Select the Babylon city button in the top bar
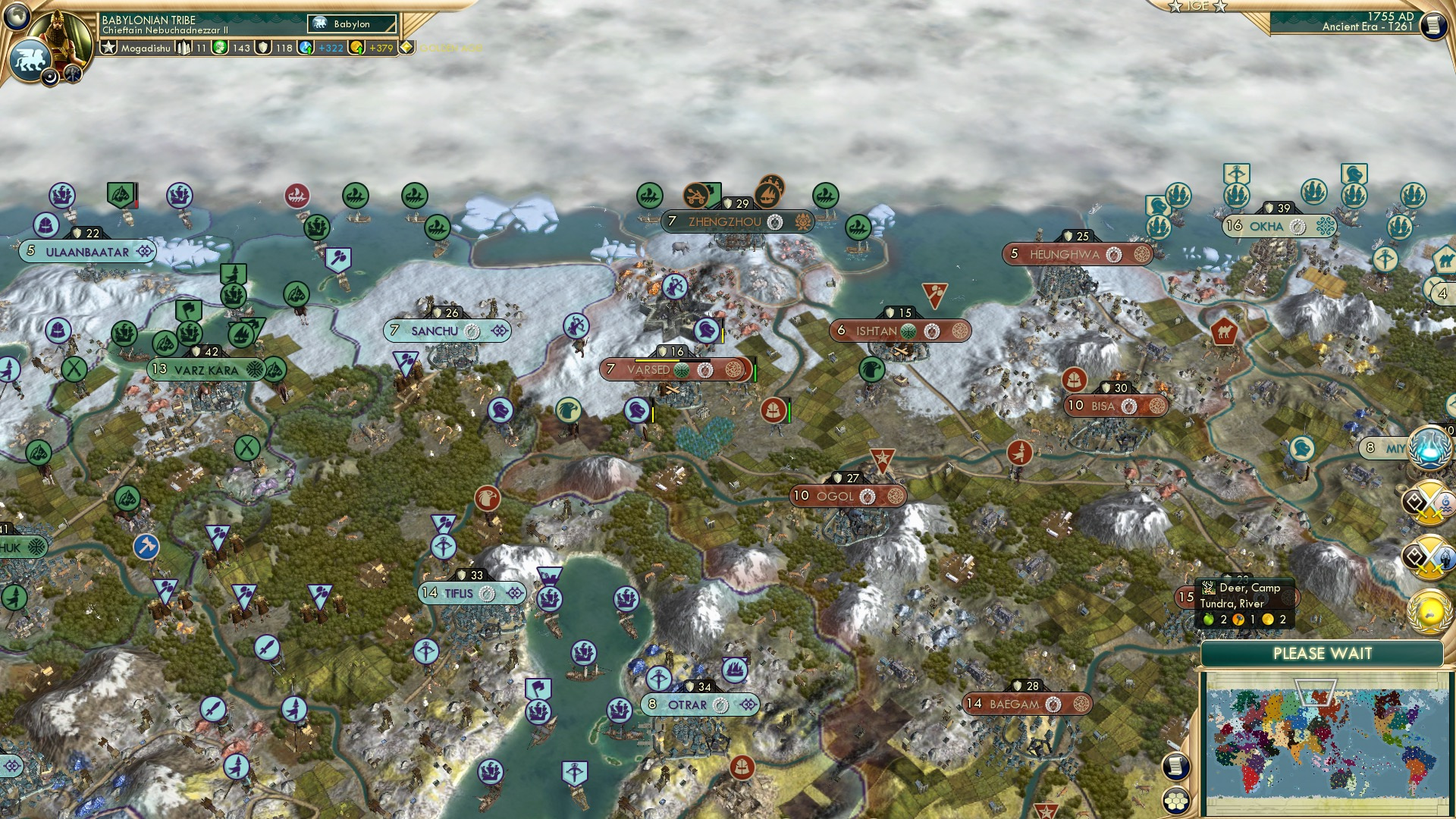 [352, 24]
